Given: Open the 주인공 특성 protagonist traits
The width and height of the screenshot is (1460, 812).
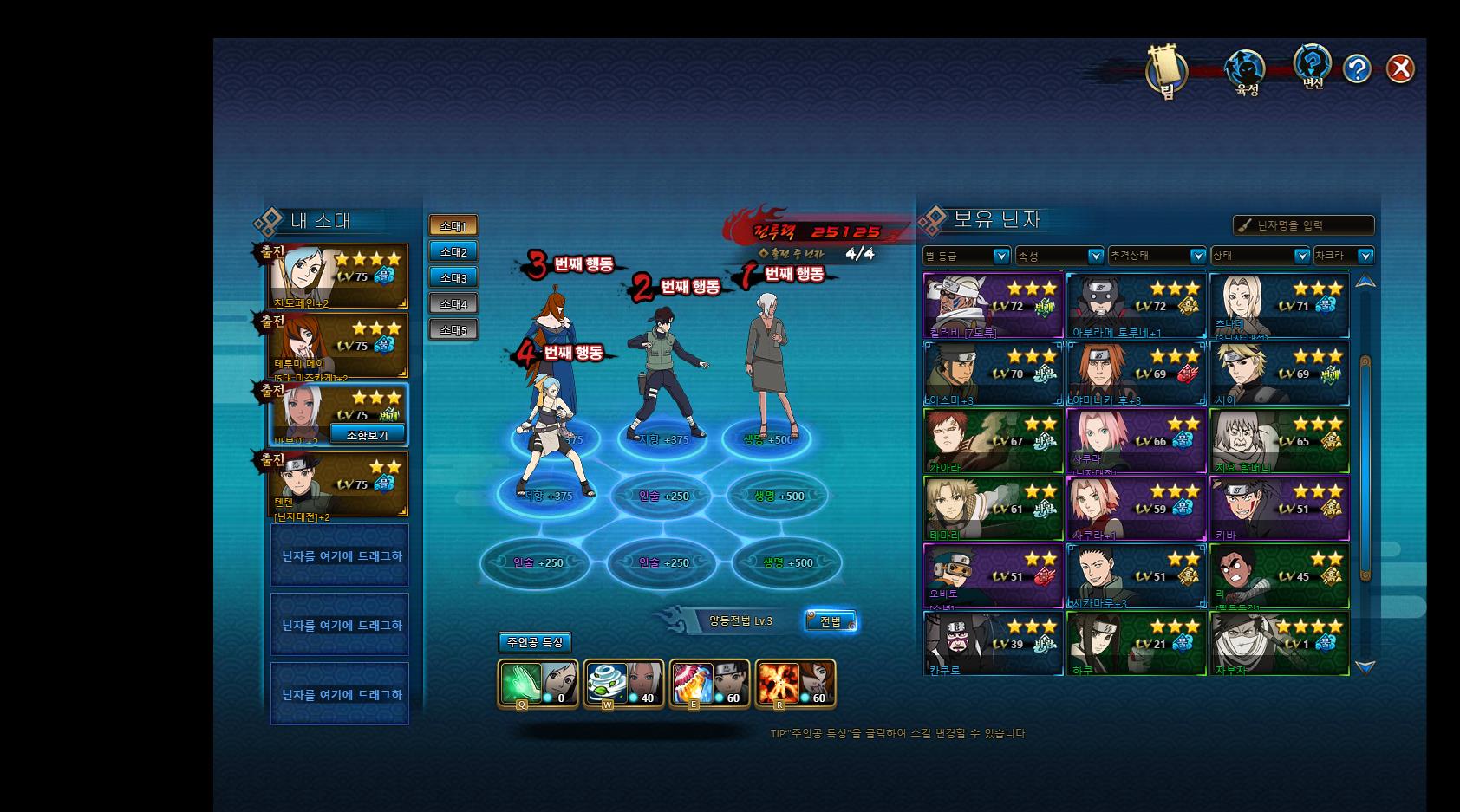Looking at the screenshot, I should point(534,642).
